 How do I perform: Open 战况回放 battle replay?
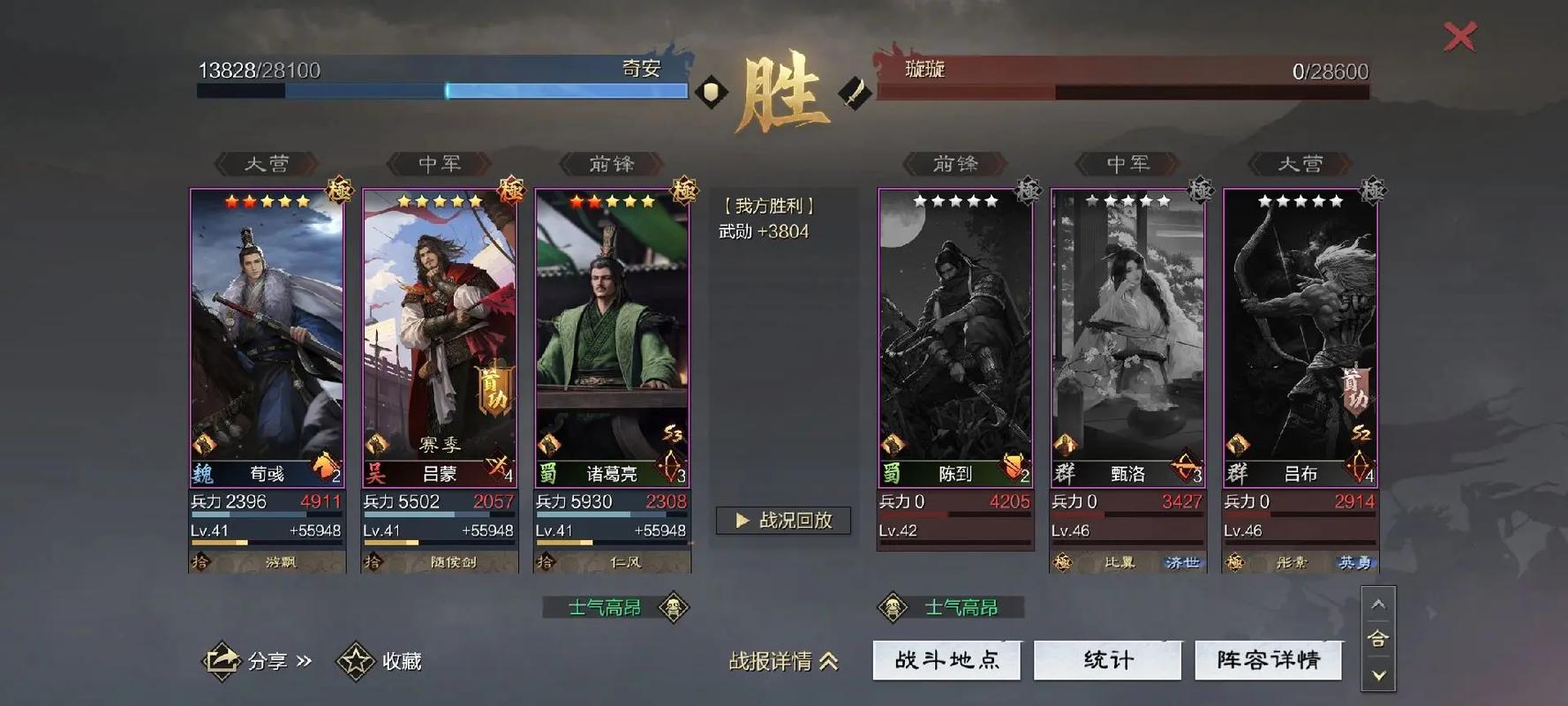[784, 521]
